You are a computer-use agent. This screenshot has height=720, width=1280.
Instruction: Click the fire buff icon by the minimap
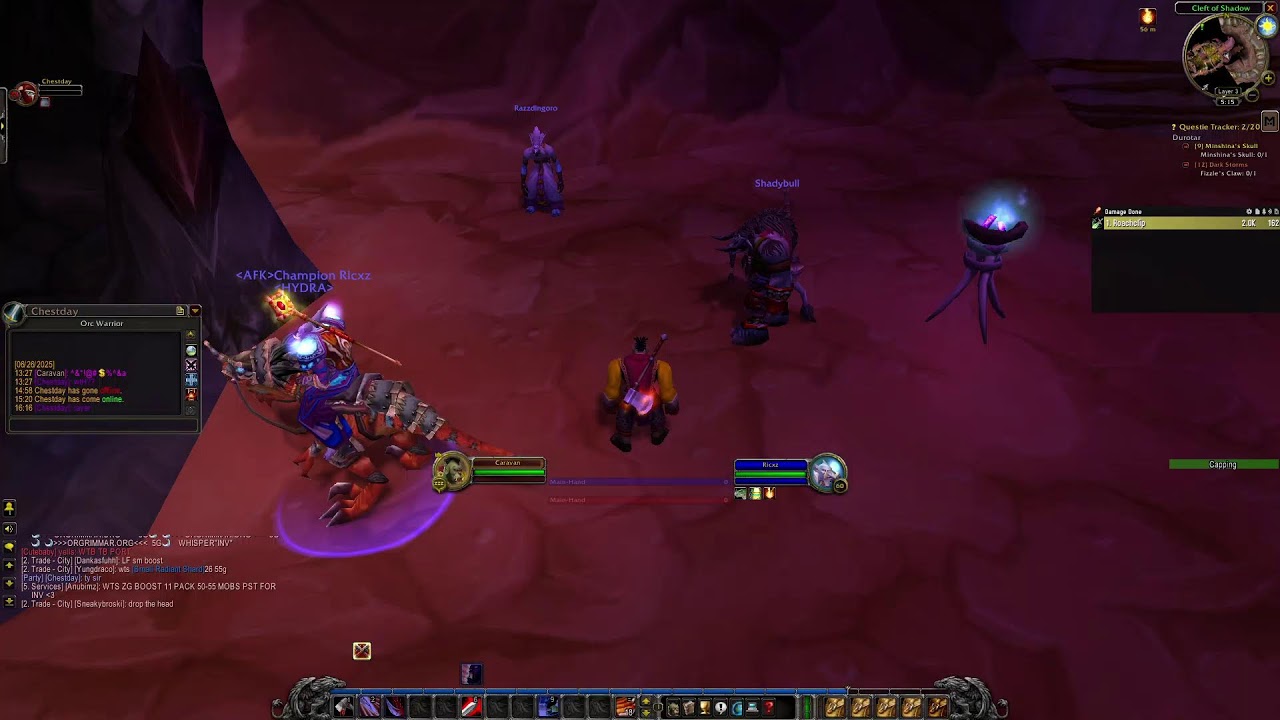(1147, 17)
